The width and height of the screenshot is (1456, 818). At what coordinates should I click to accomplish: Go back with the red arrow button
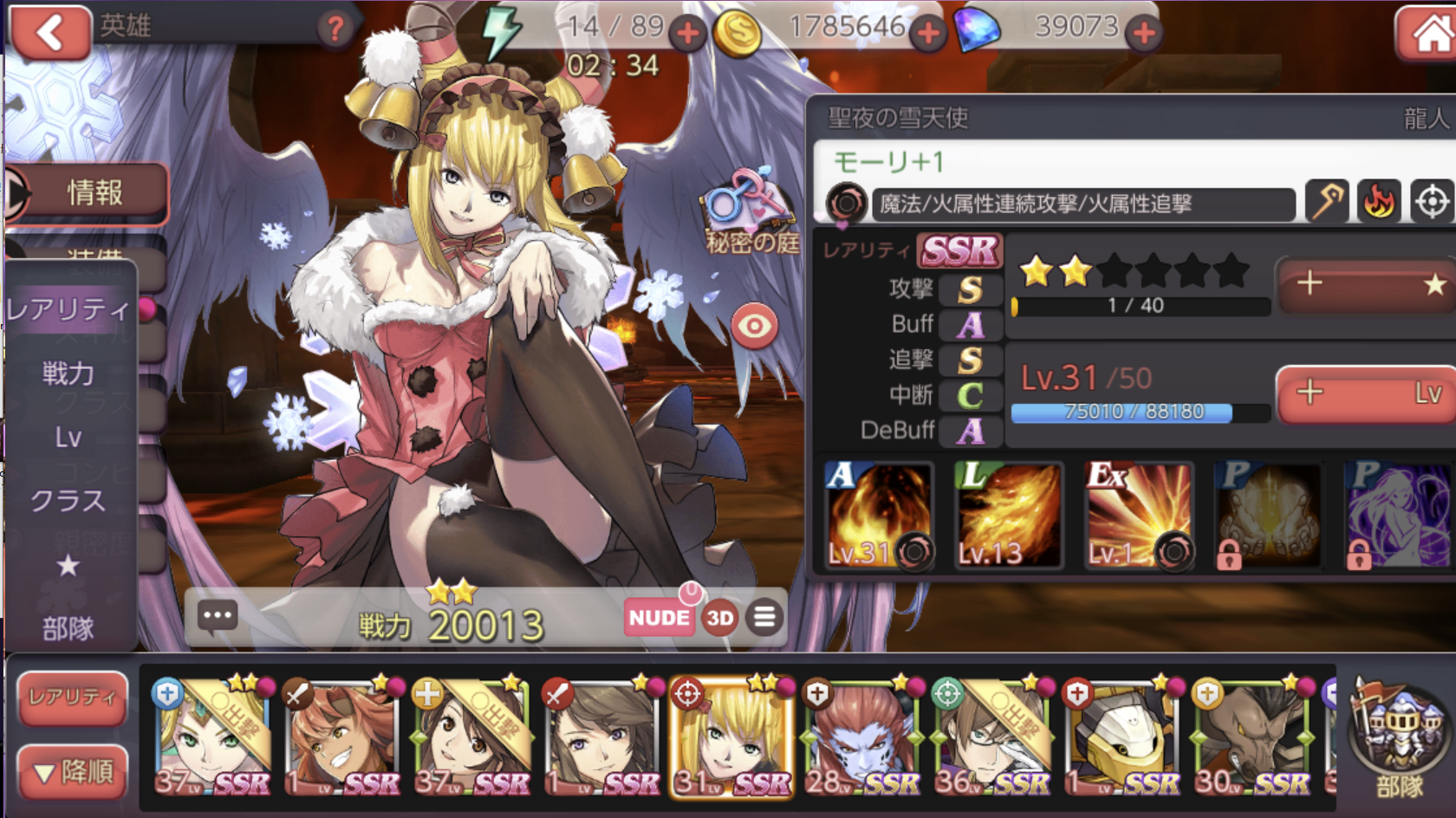click(x=49, y=33)
